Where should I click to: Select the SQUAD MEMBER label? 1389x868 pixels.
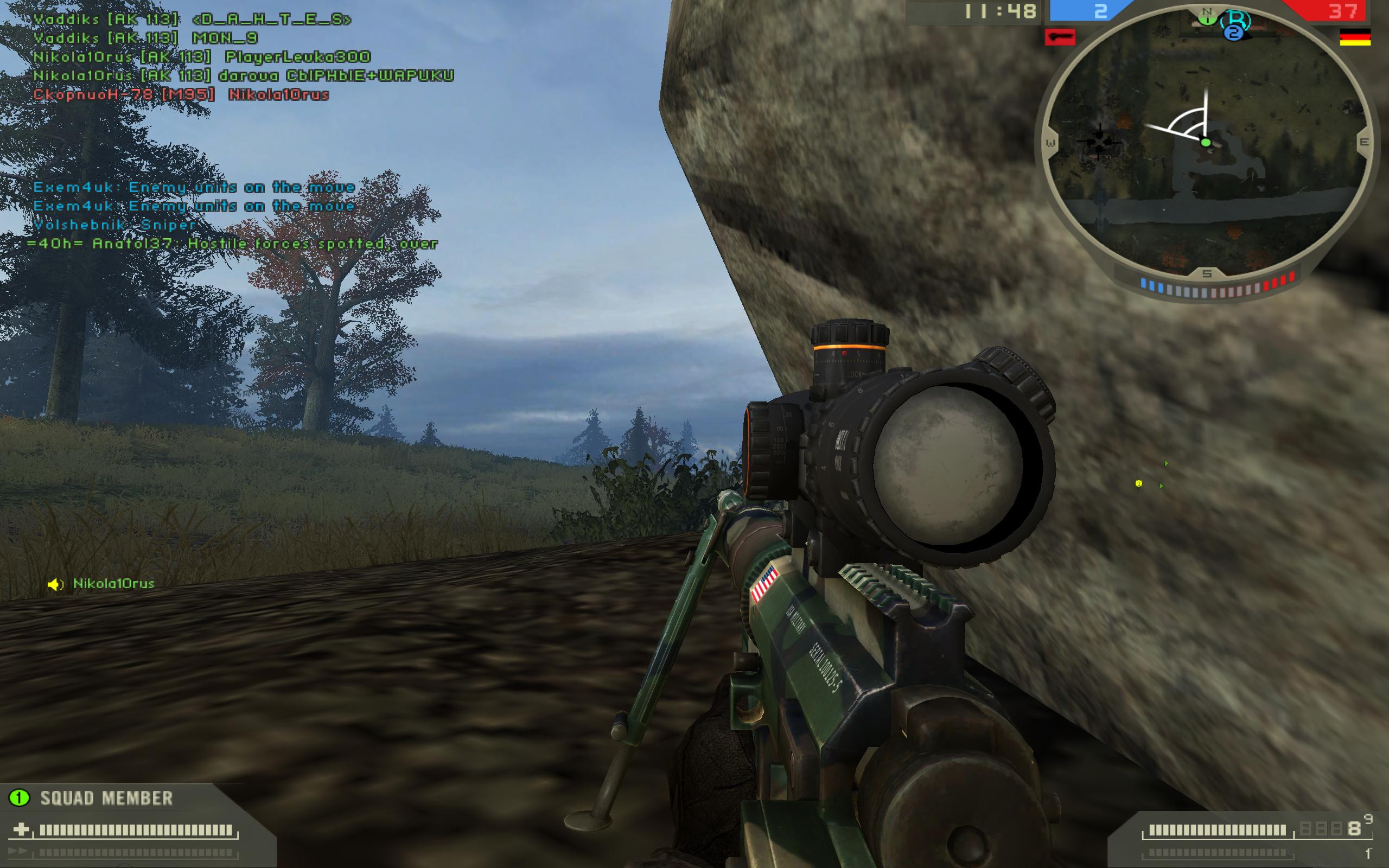point(106,797)
